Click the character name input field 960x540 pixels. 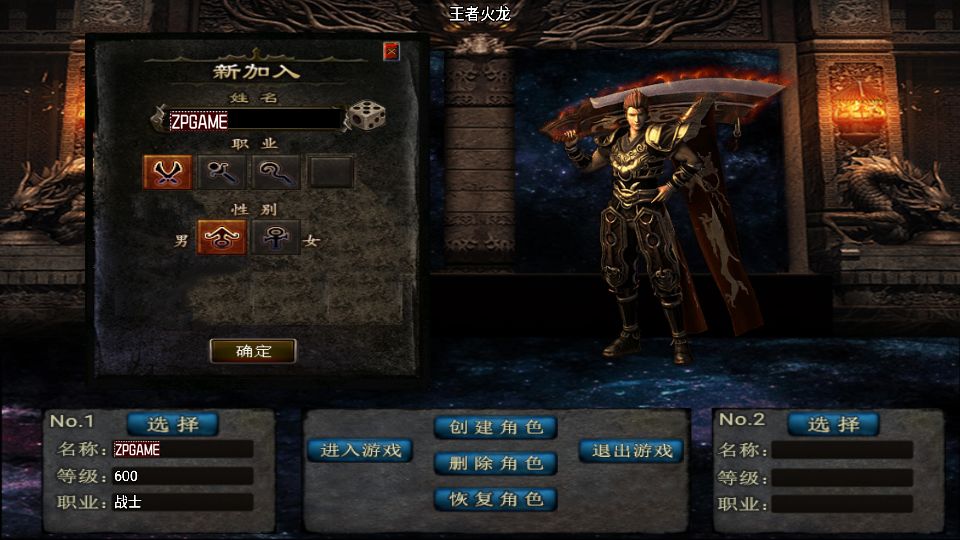pos(255,120)
